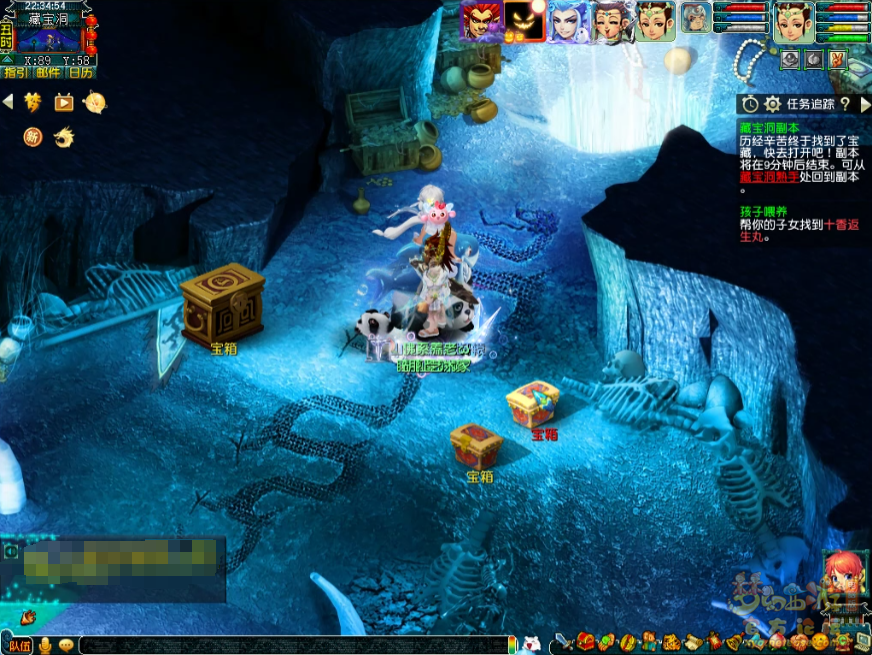Switch the 队伍 chat channel button

point(19,645)
